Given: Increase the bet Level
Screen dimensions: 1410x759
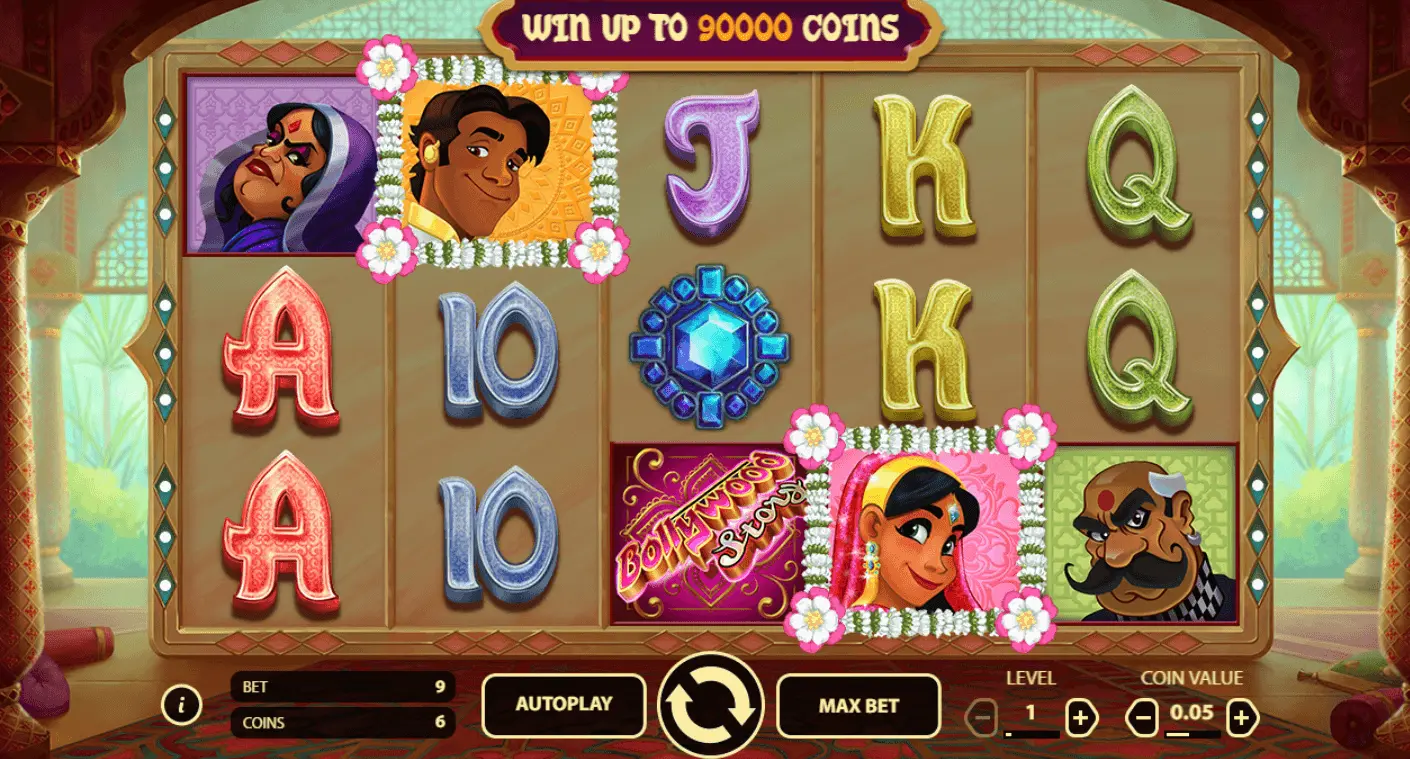Looking at the screenshot, I should click(x=1080, y=717).
